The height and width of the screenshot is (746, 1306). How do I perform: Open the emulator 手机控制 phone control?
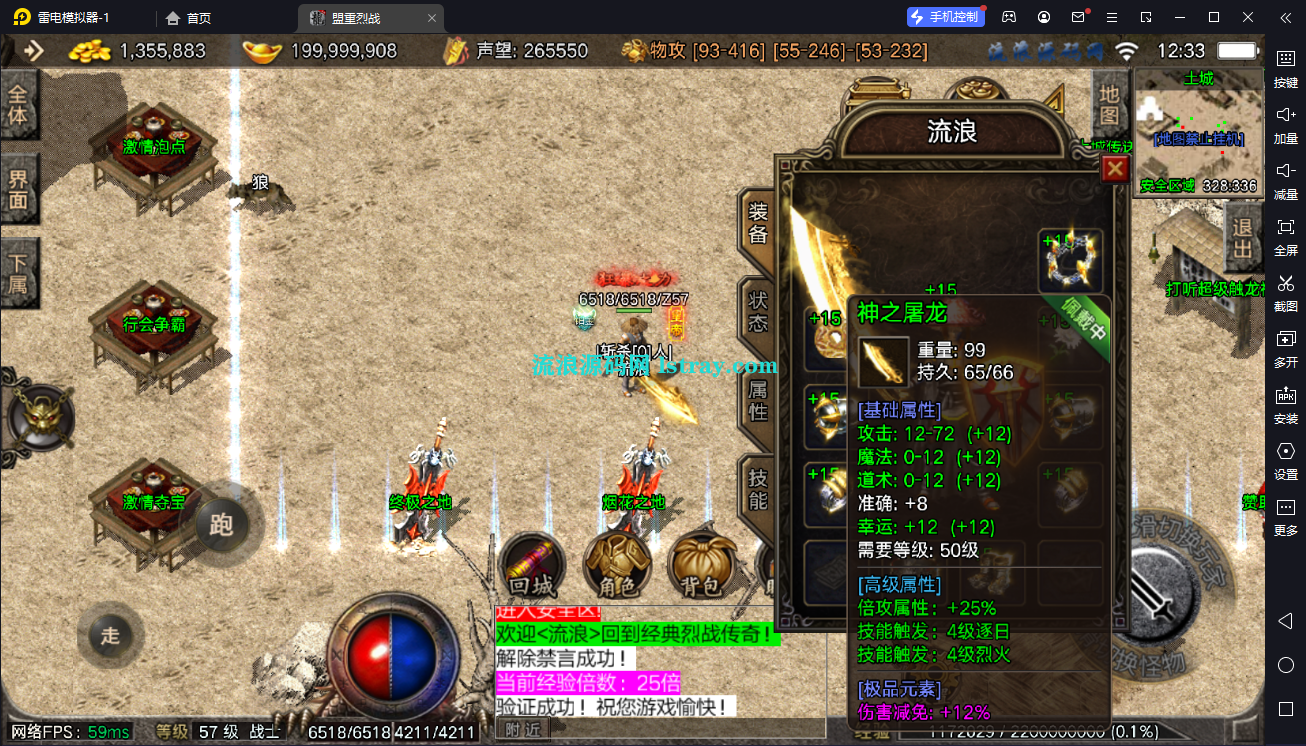(x=945, y=17)
